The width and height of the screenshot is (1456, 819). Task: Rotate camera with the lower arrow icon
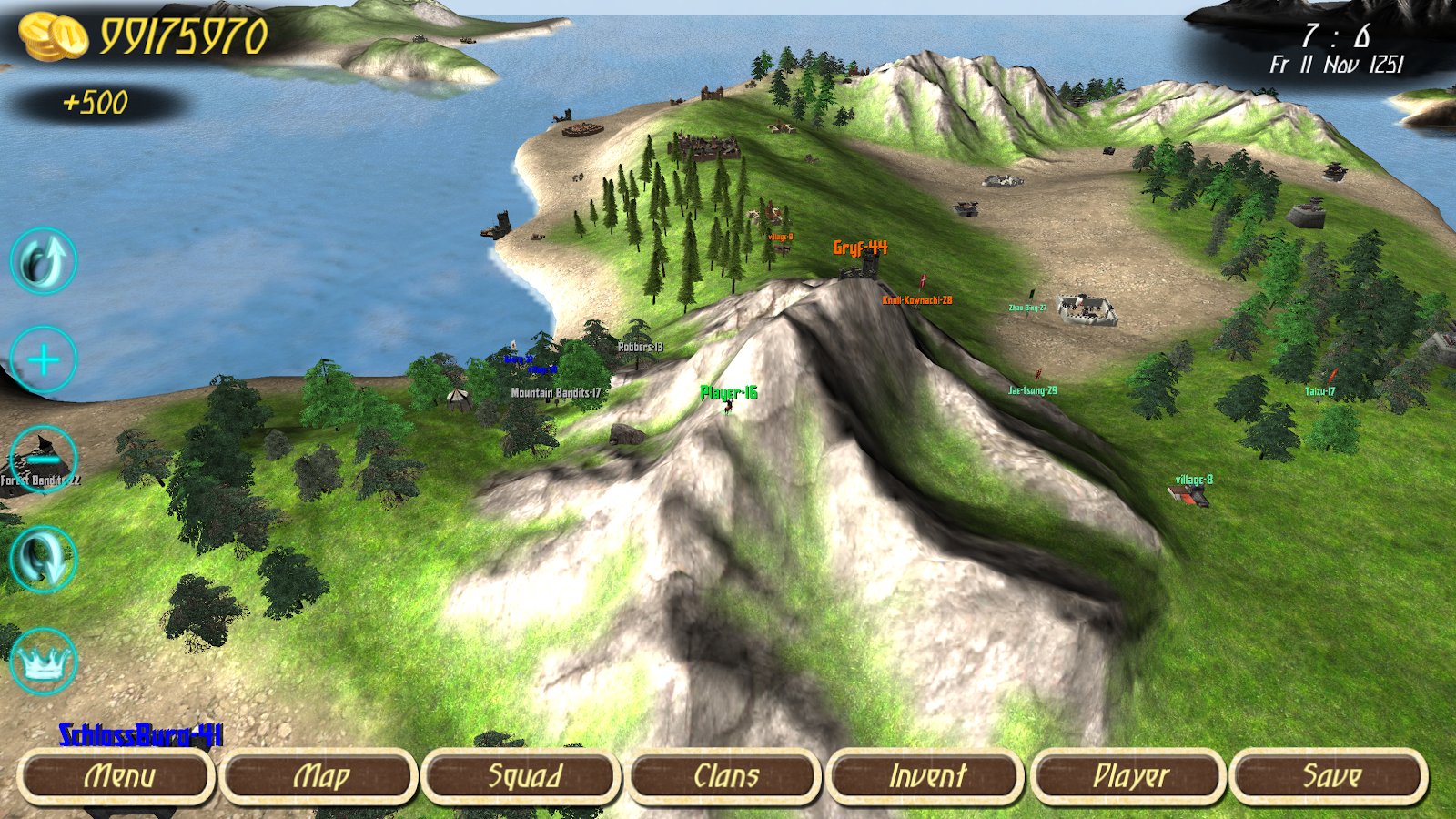[43, 559]
